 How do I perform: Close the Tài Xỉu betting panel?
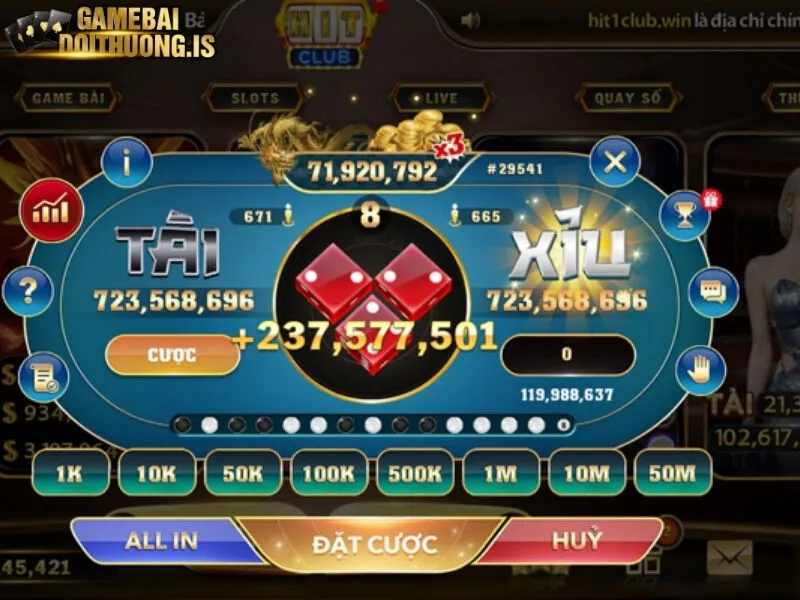click(x=614, y=162)
